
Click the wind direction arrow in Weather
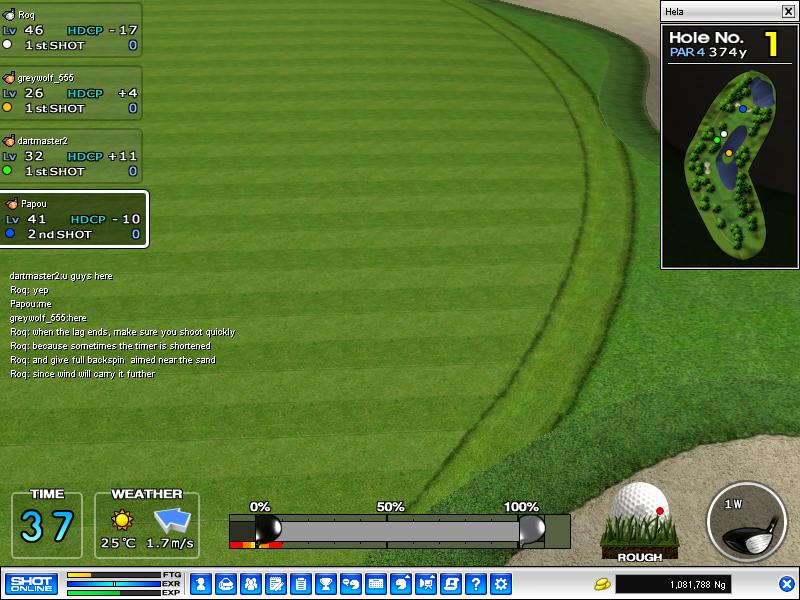click(171, 520)
